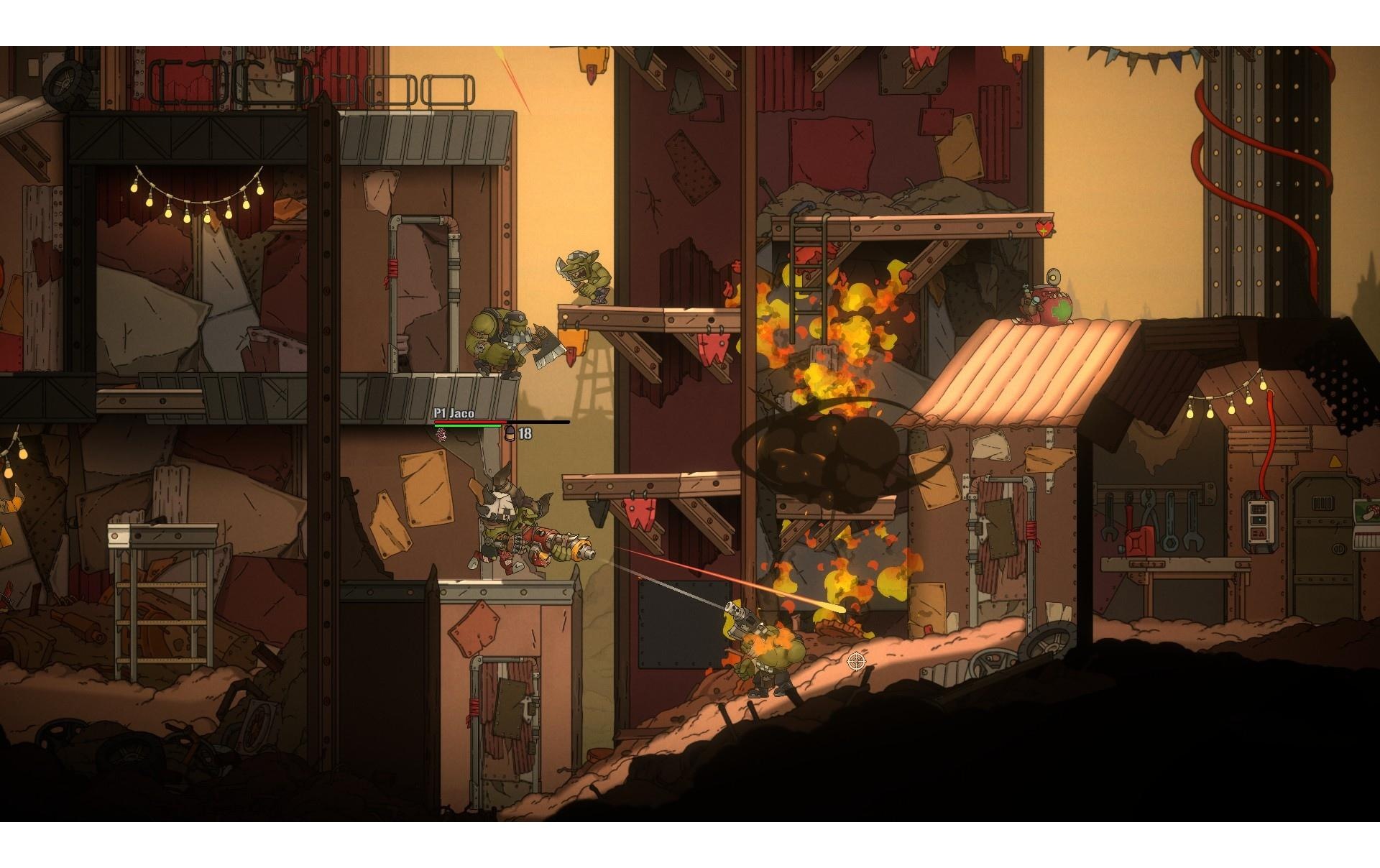The width and height of the screenshot is (1380, 868).
Task: Select the status effect icon under Jaco's bars
Action: [x=441, y=434]
